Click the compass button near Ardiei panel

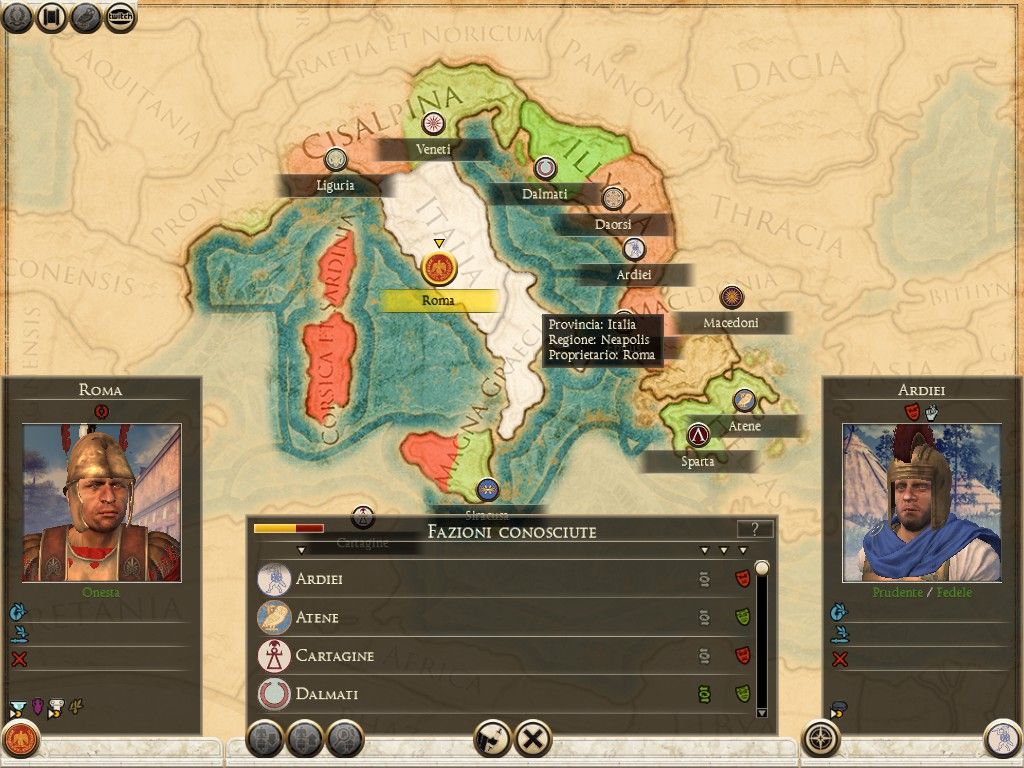[822, 739]
